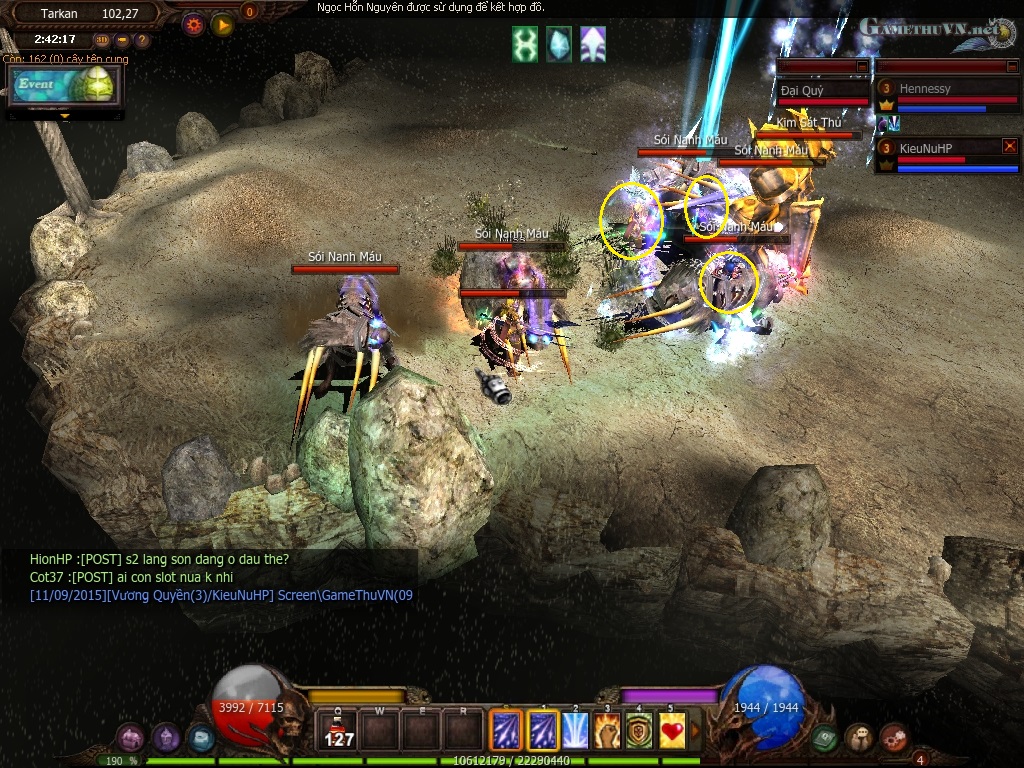Click the orange play arrow button
The width and height of the screenshot is (1024, 768).
(222, 24)
